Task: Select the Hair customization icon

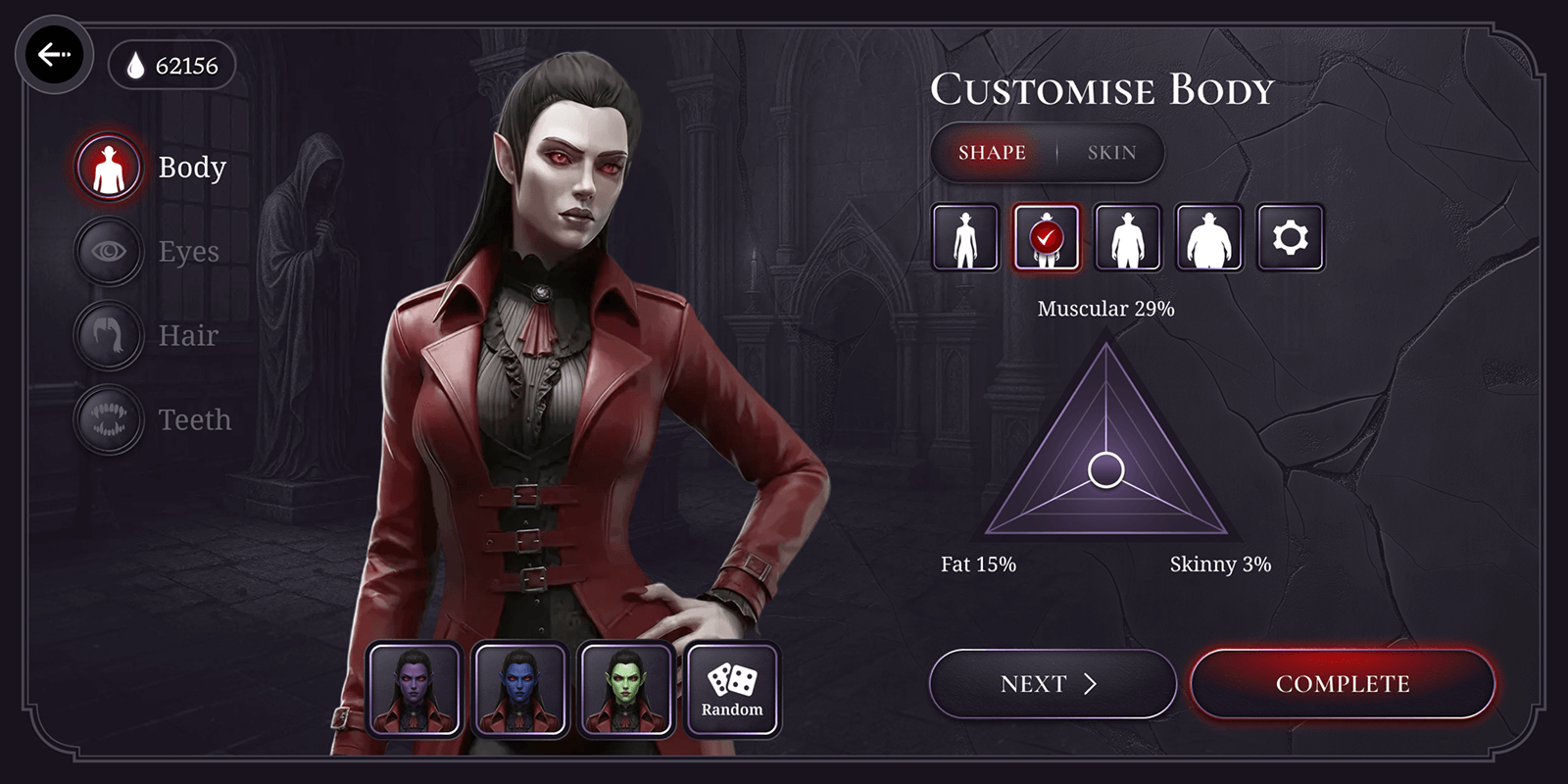Action: coord(108,335)
